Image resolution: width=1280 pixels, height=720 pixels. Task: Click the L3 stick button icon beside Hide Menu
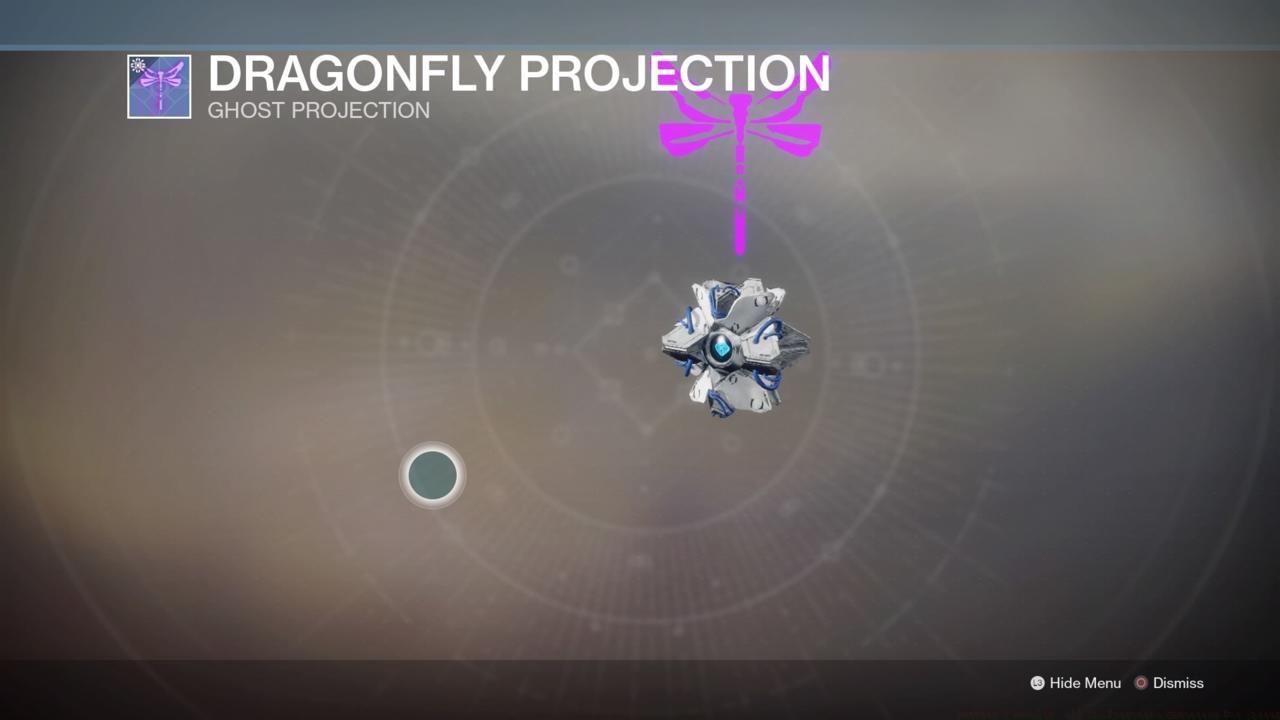pyautogui.click(x=1037, y=683)
